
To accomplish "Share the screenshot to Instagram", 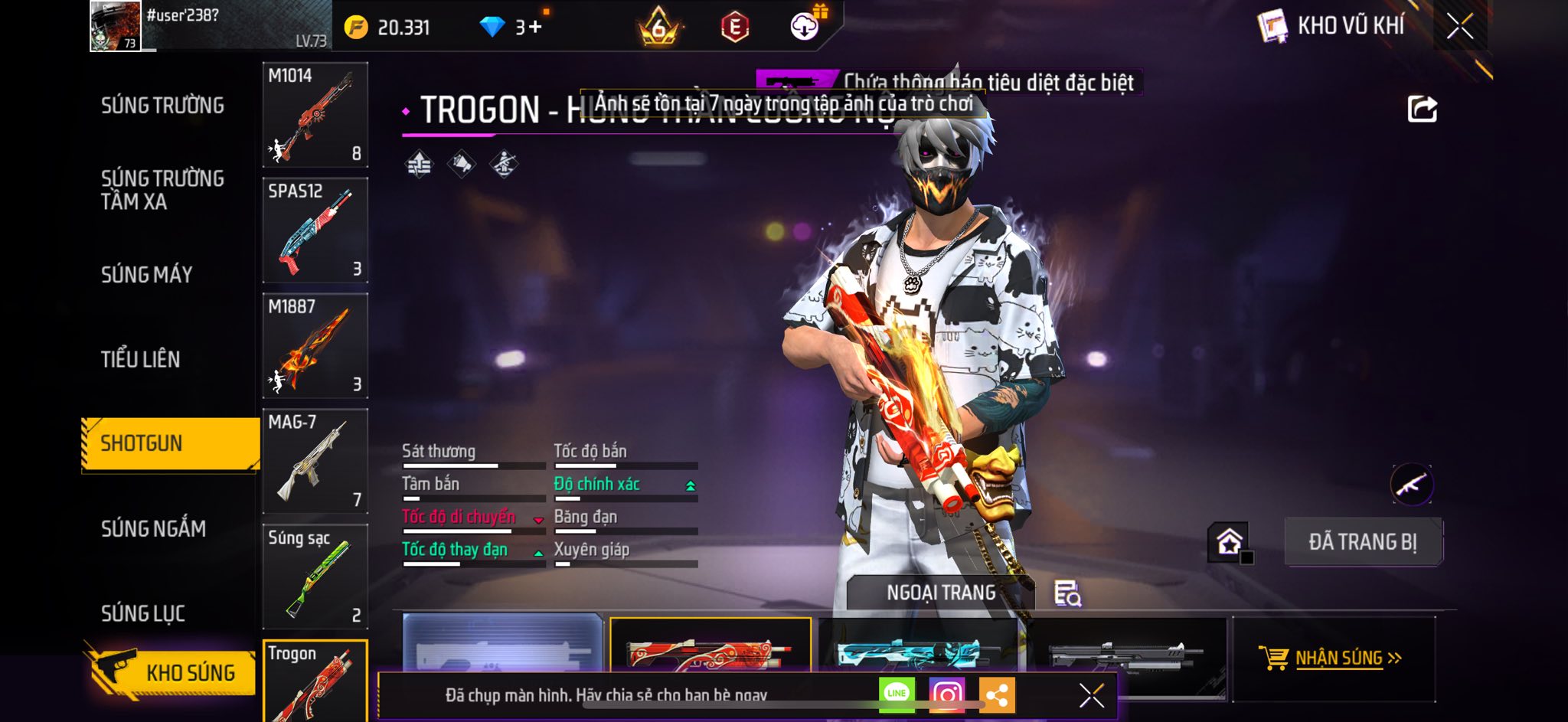I will click(x=946, y=694).
